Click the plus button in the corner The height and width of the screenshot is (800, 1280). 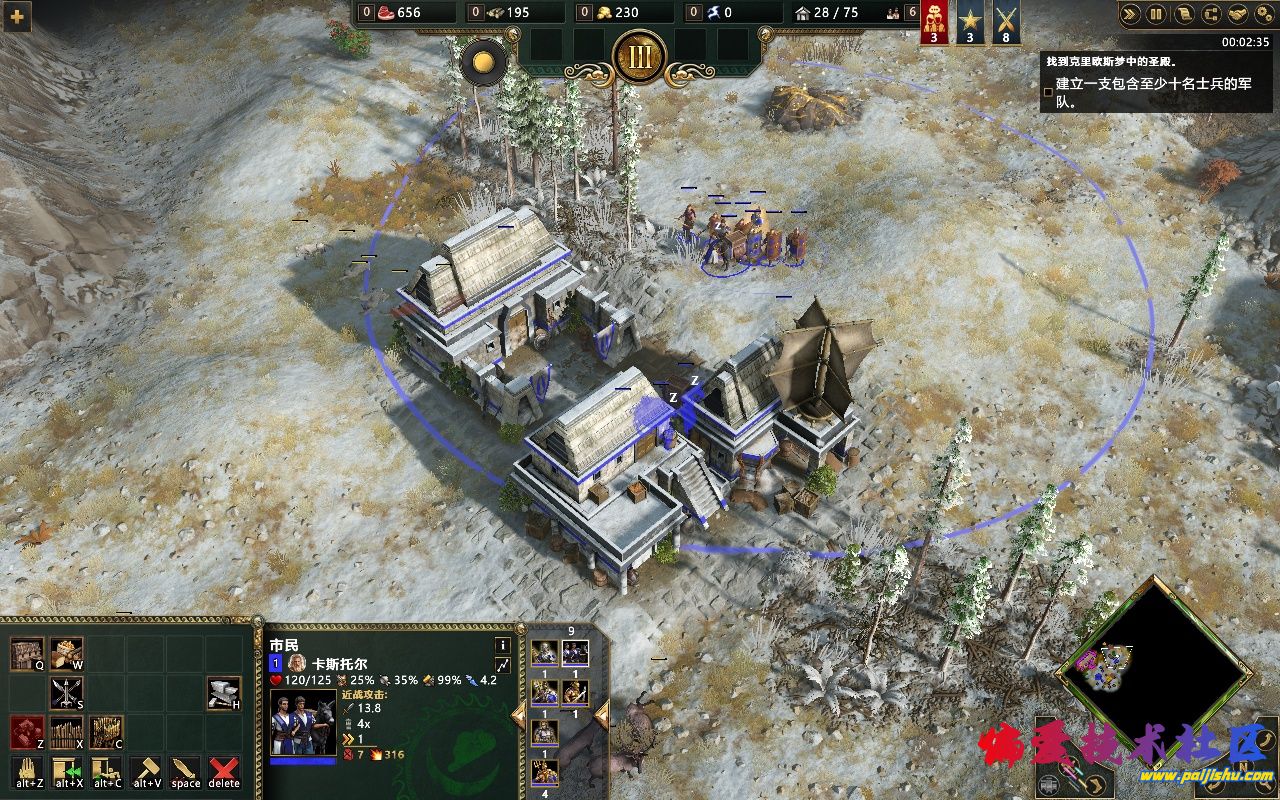coord(16,15)
